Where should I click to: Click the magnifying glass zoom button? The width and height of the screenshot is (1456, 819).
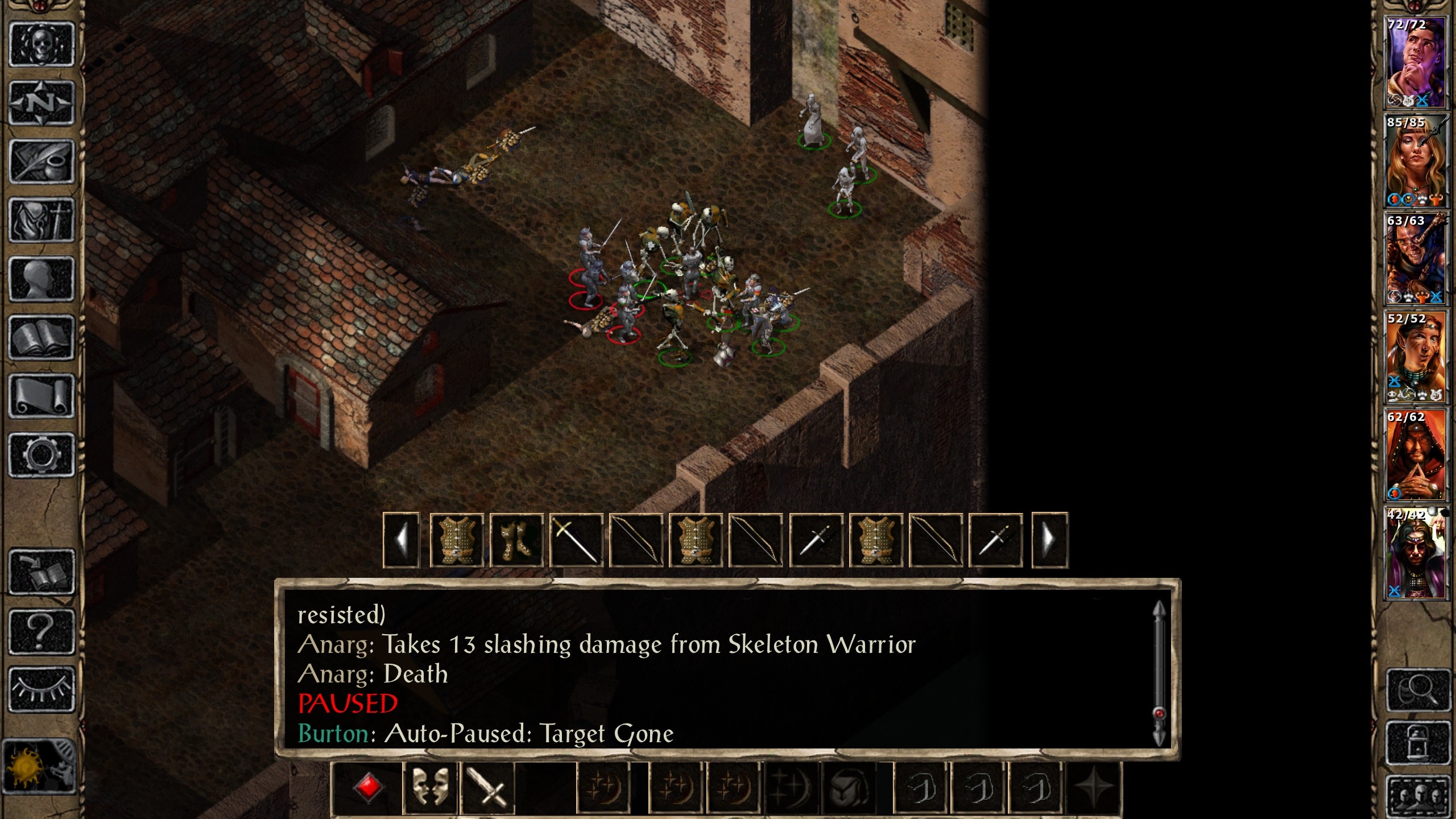pos(1418,690)
